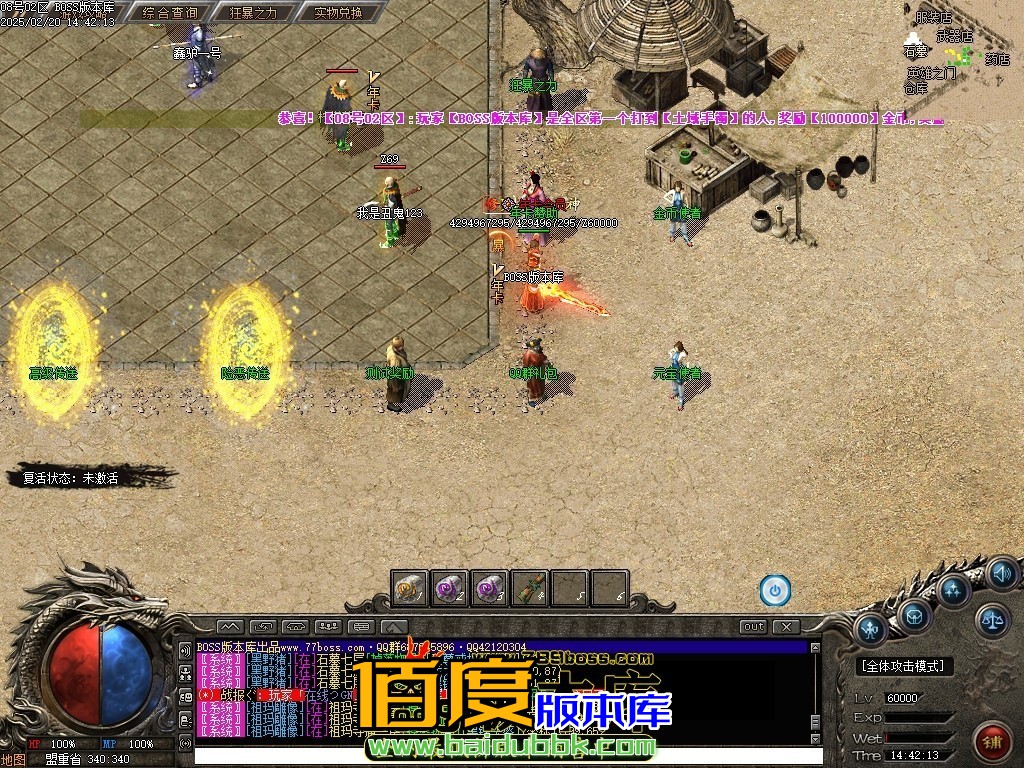Open the 地图 map button
Viewport: 1024px width, 768px height.
click(x=13, y=759)
